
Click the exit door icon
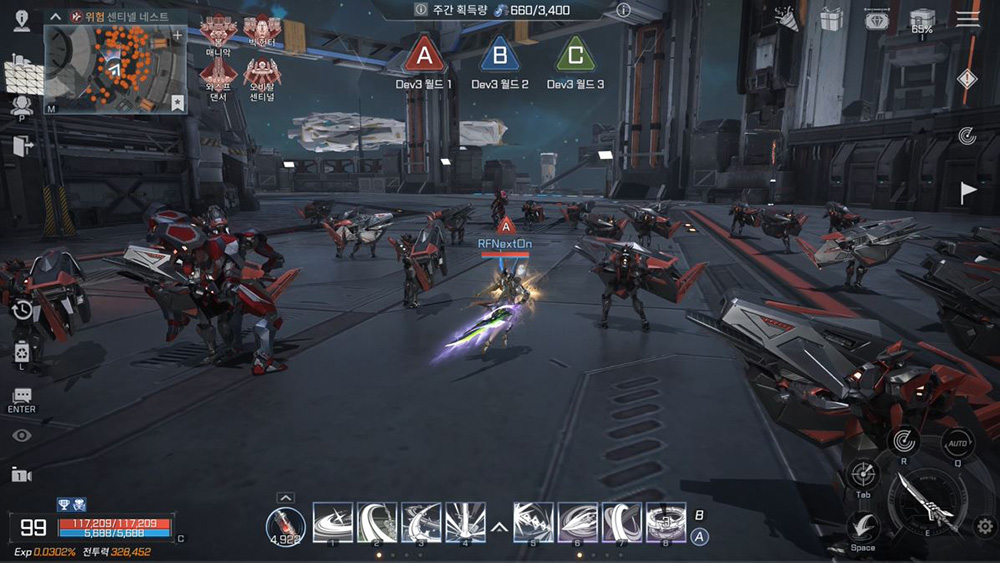[x=22, y=146]
